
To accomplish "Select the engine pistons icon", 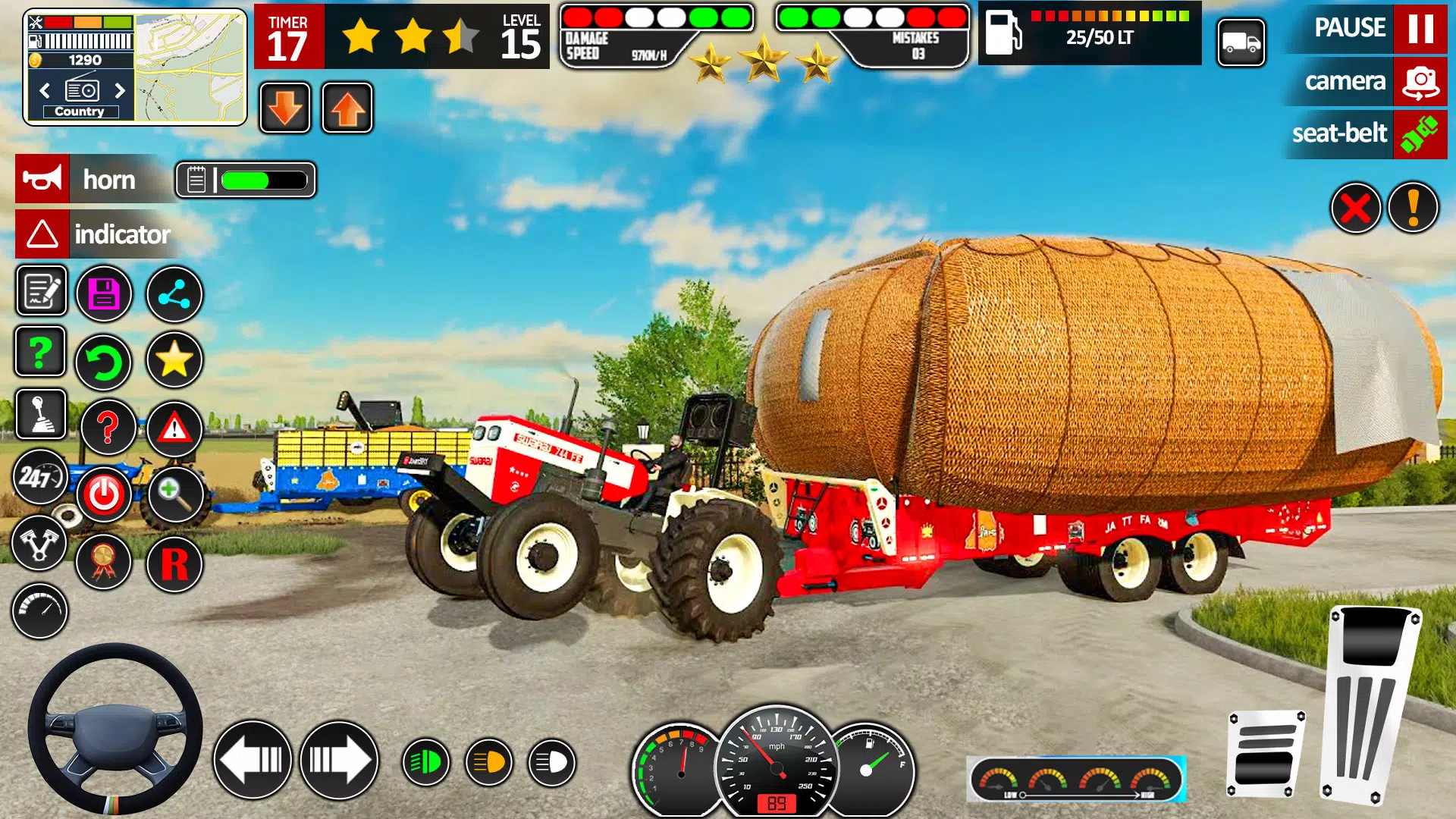I will point(40,544).
